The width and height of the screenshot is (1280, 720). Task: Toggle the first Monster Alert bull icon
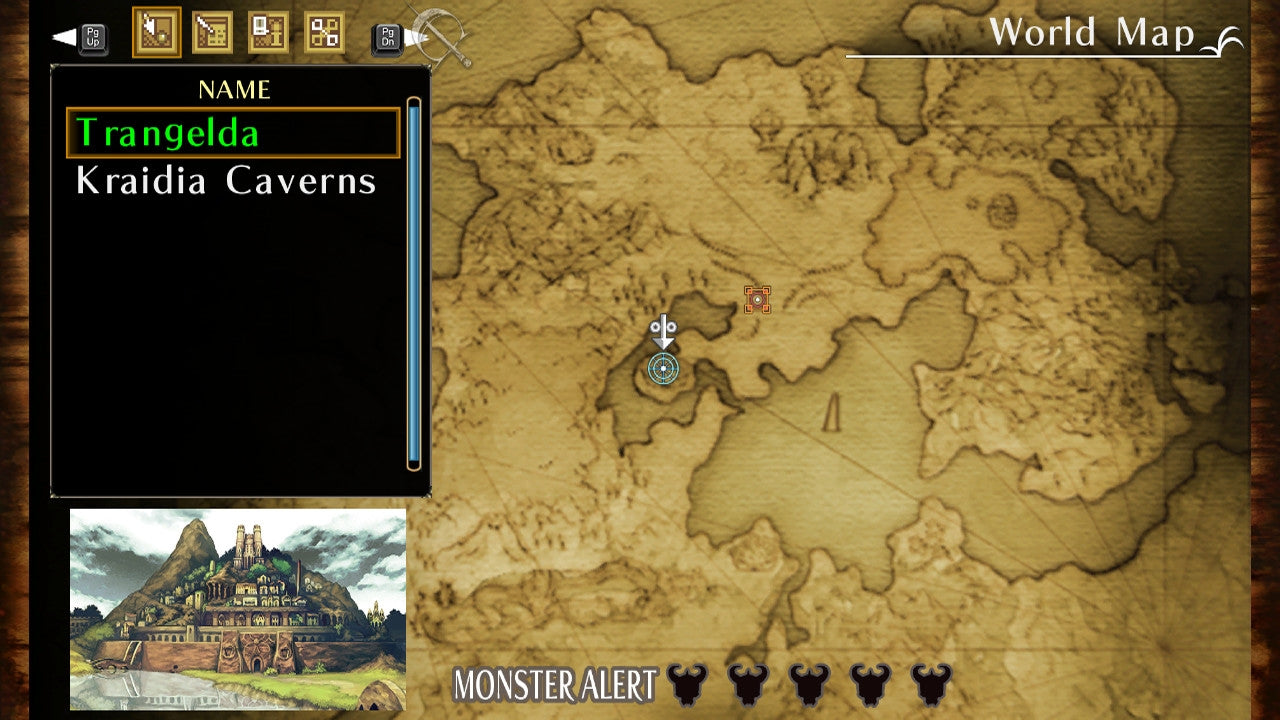point(686,684)
